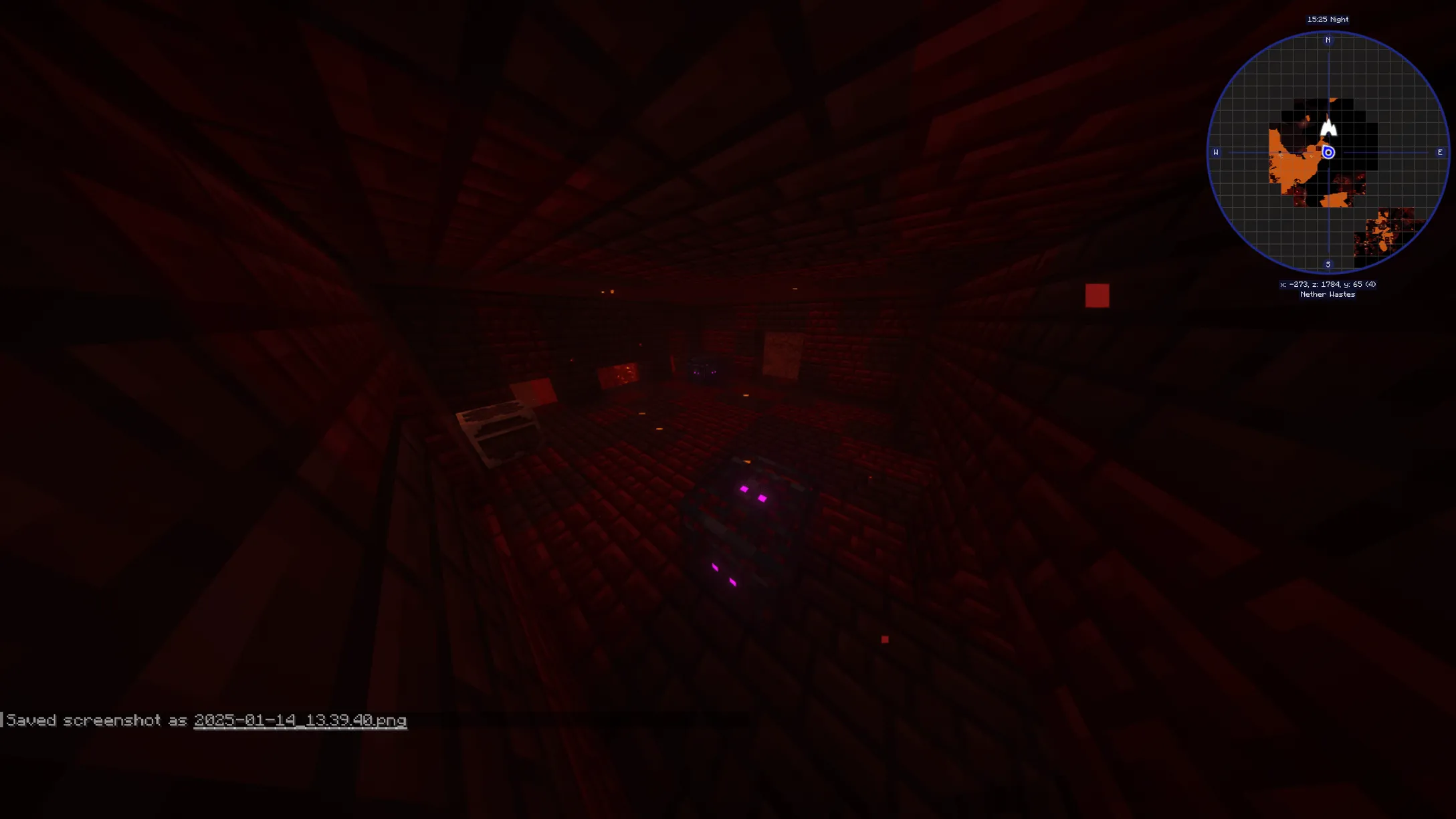
Task: Click the Nether Wastes biome label
Action: (x=1327, y=294)
